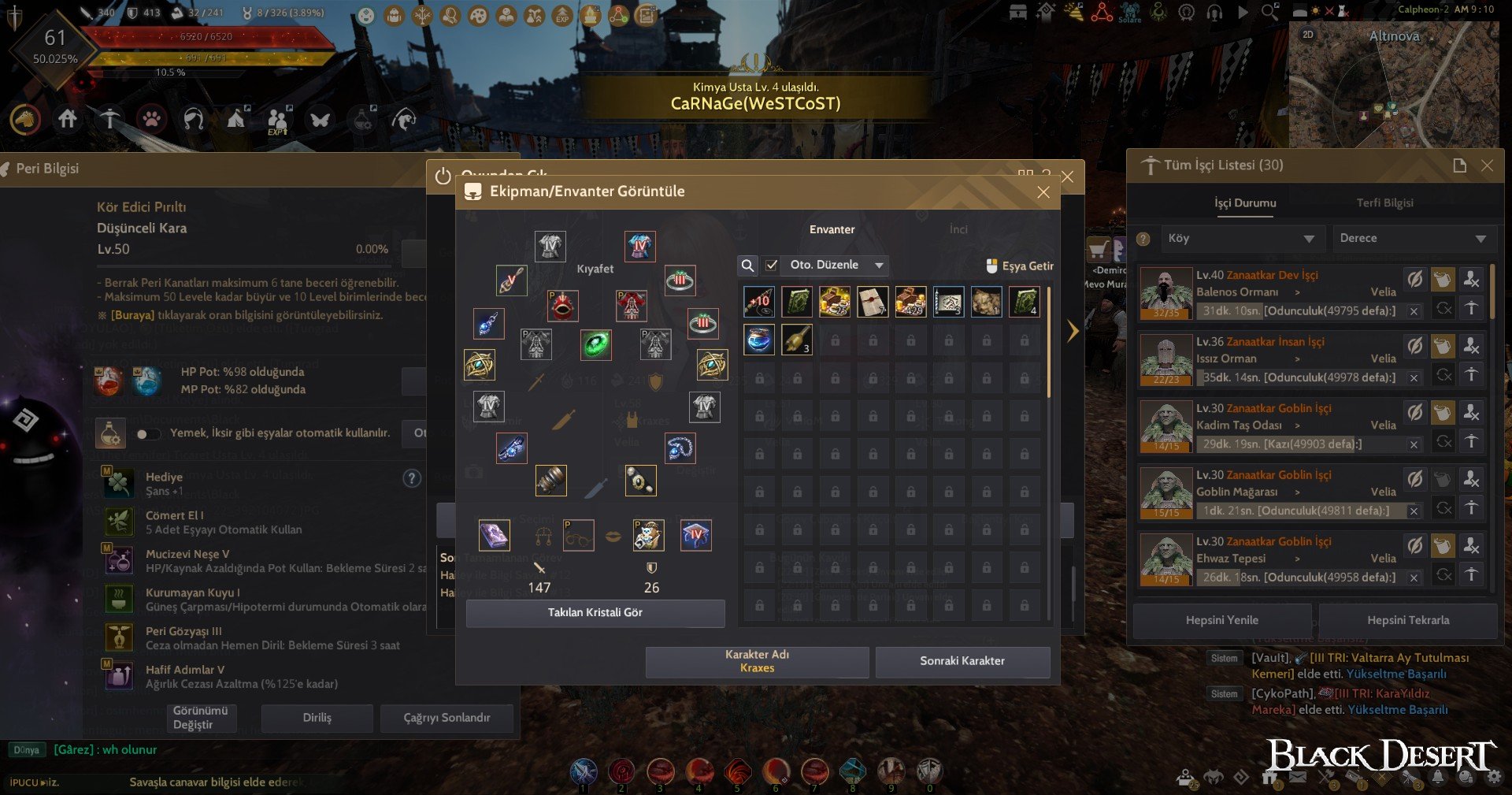1512x795 pixels.
Task: Close the Tüm İşçi Listesi panel
Action: (x=1487, y=165)
